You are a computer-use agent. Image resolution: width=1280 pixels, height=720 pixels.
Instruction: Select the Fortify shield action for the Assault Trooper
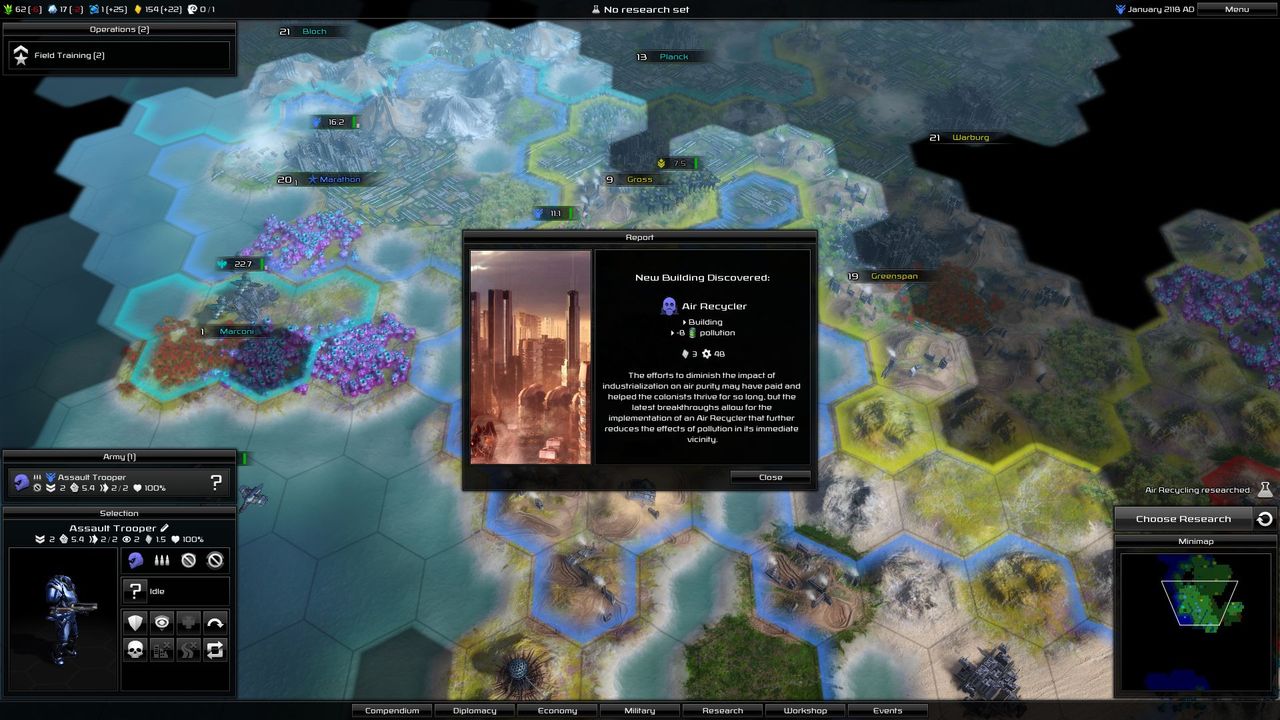tap(134, 622)
